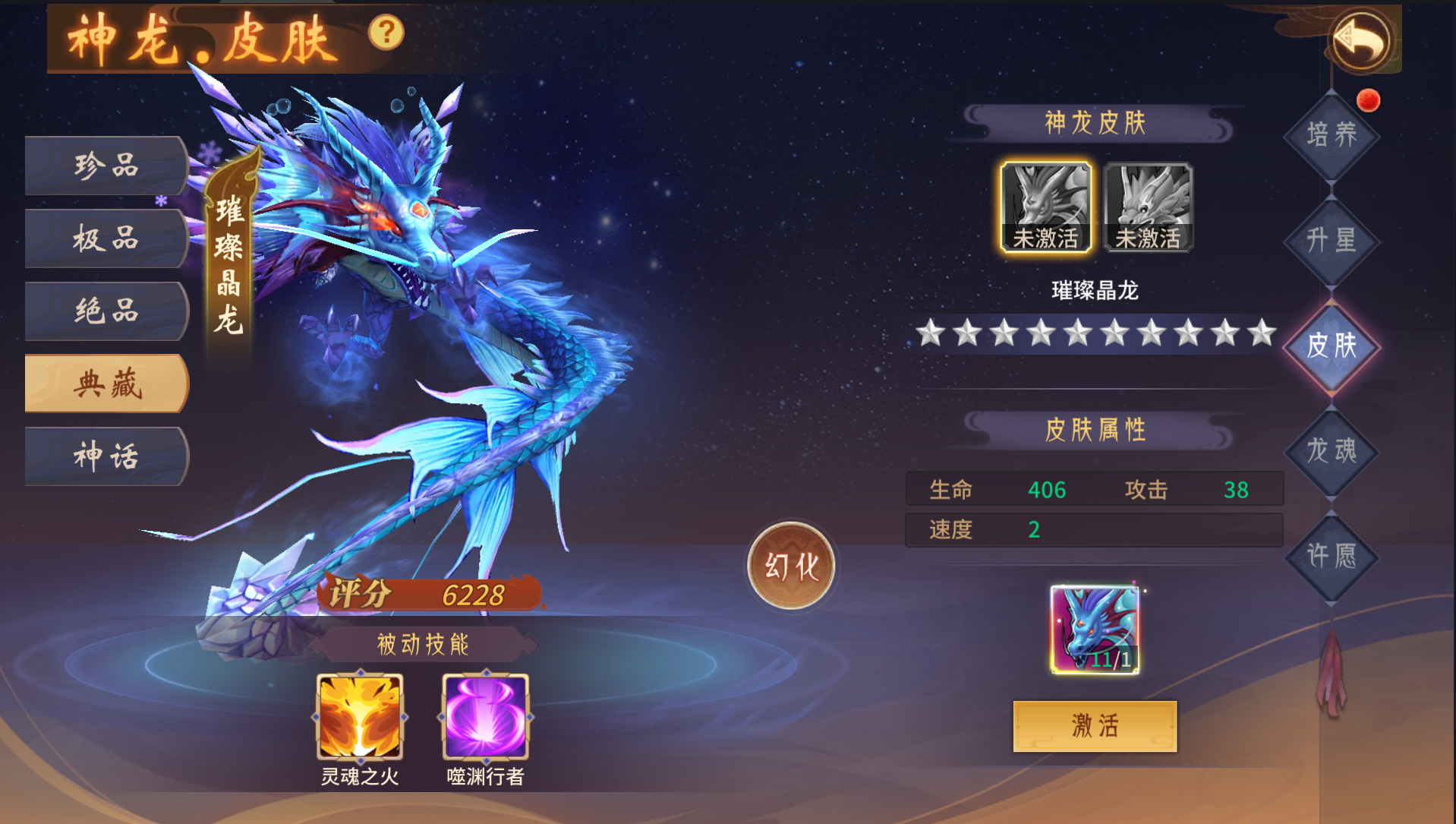Image resolution: width=1456 pixels, height=824 pixels.
Task: Activate the skin with 激活 button
Action: tap(1095, 726)
